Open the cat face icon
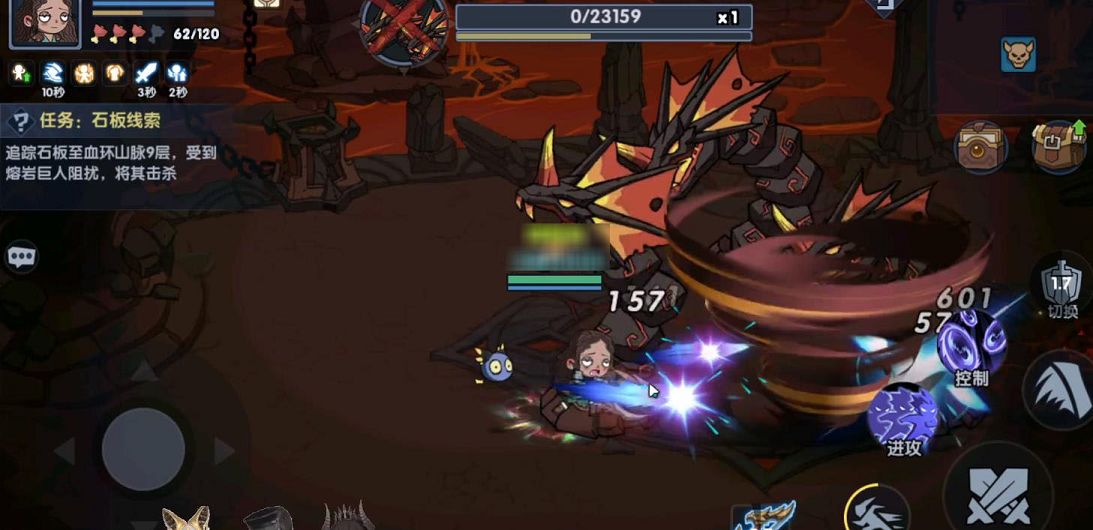Viewport: 1093px width, 530px height. coord(1018,54)
